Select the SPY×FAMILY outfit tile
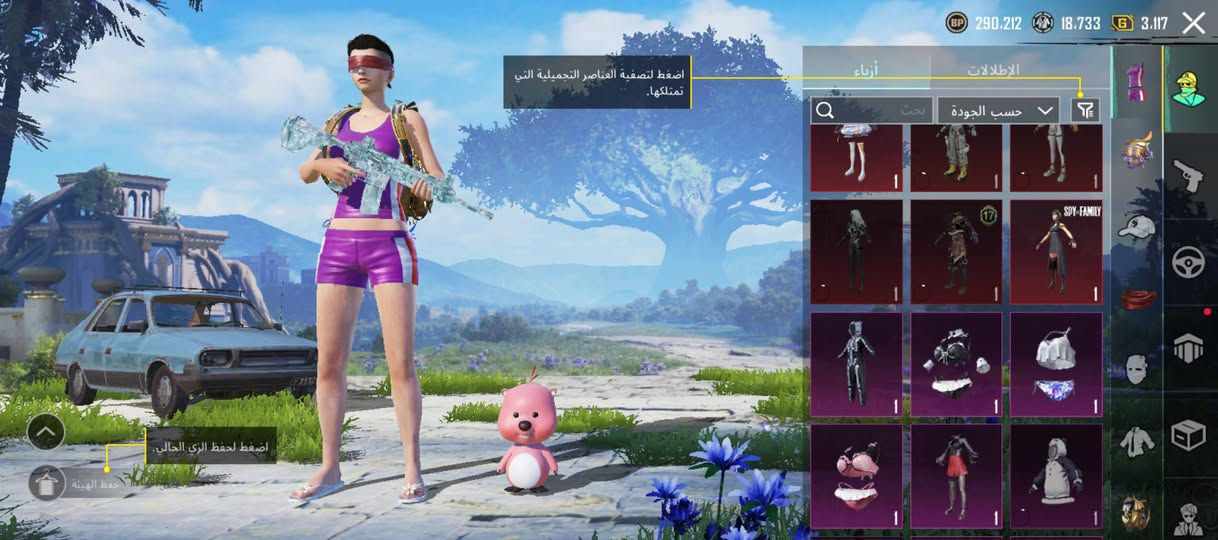Screen dimensions: 1218x540 pyautogui.click(x=1056, y=252)
